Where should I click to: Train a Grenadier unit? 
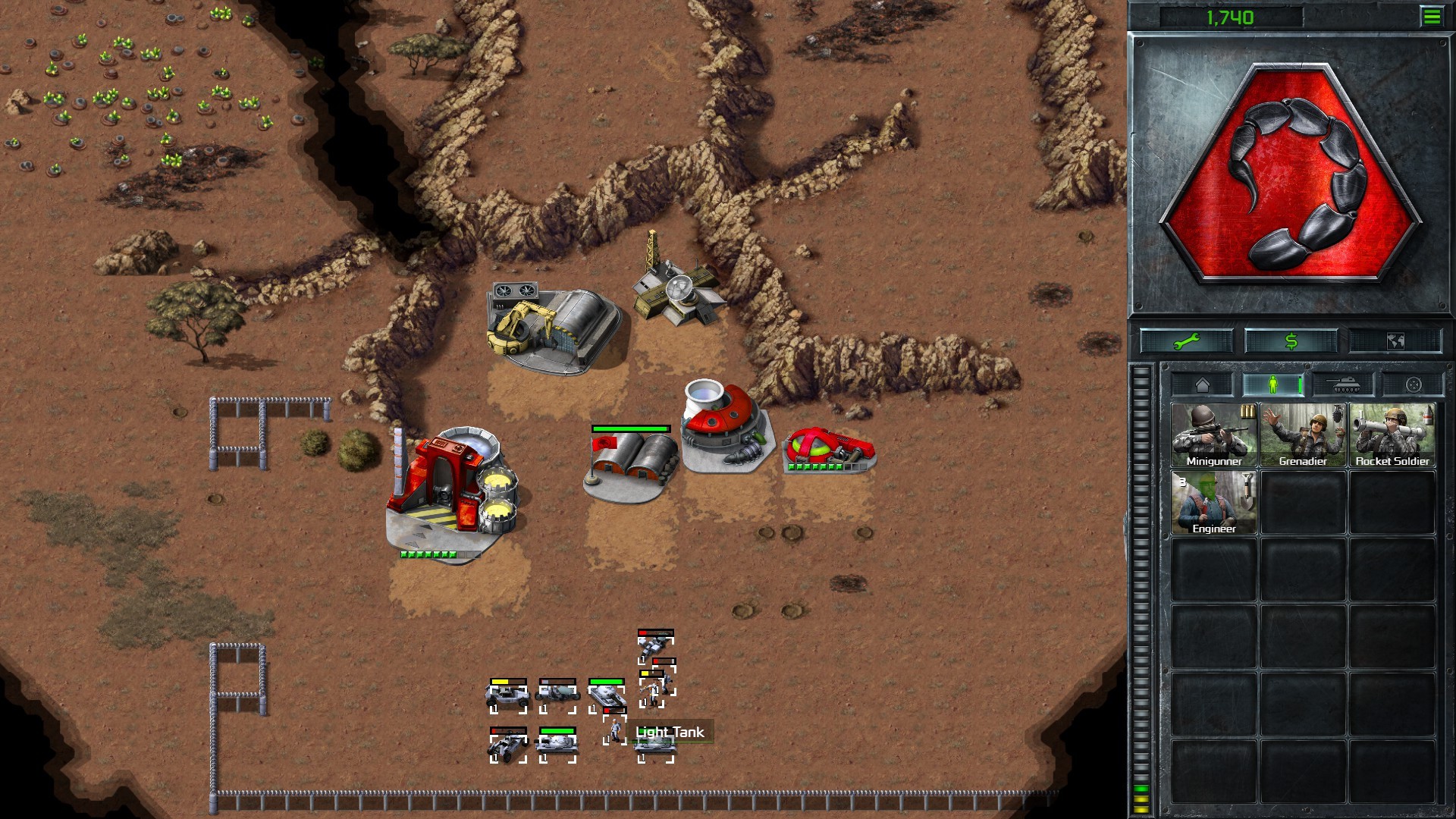tap(1303, 435)
